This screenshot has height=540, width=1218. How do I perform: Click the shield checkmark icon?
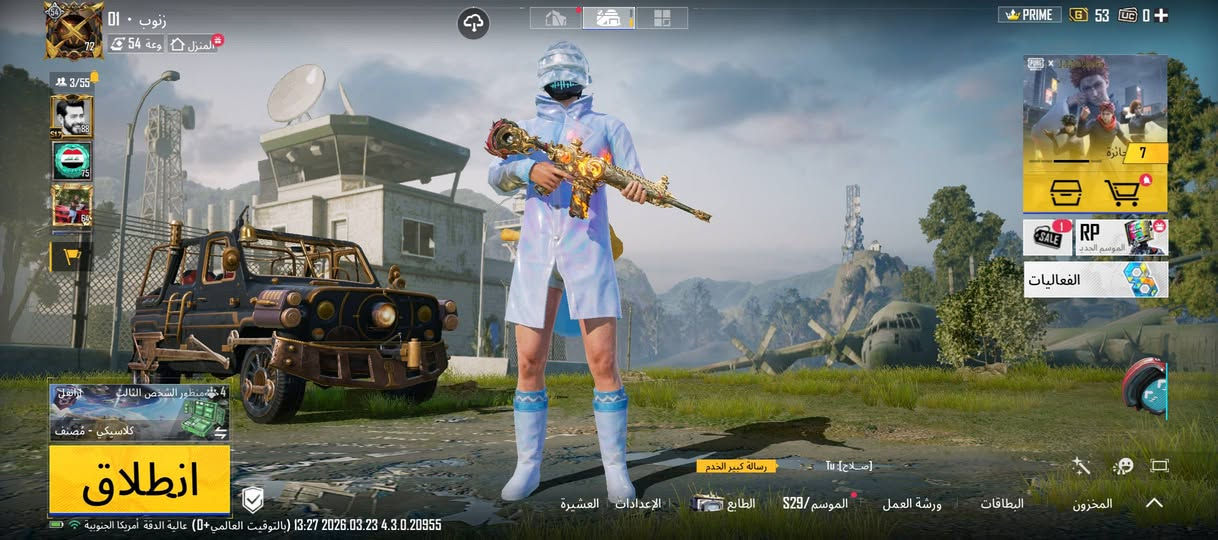[x=253, y=499]
